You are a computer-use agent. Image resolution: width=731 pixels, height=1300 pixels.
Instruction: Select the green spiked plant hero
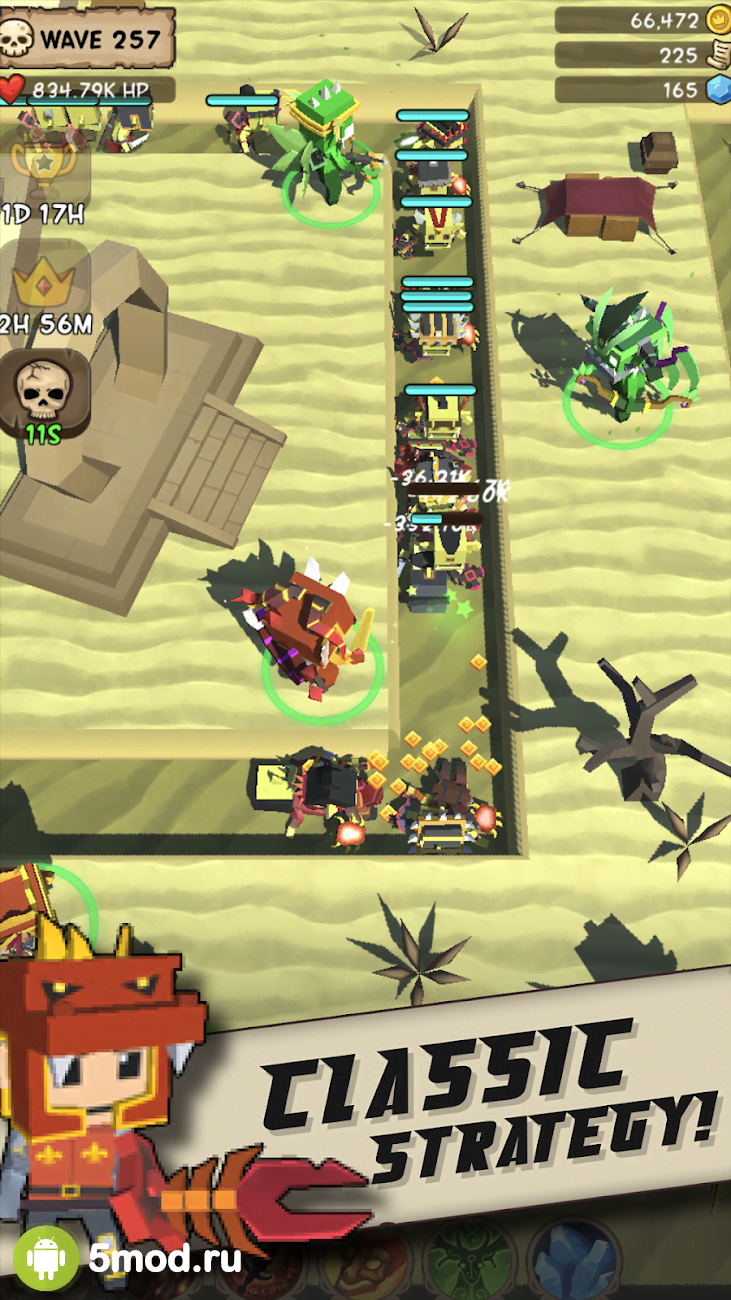[x=330, y=150]
